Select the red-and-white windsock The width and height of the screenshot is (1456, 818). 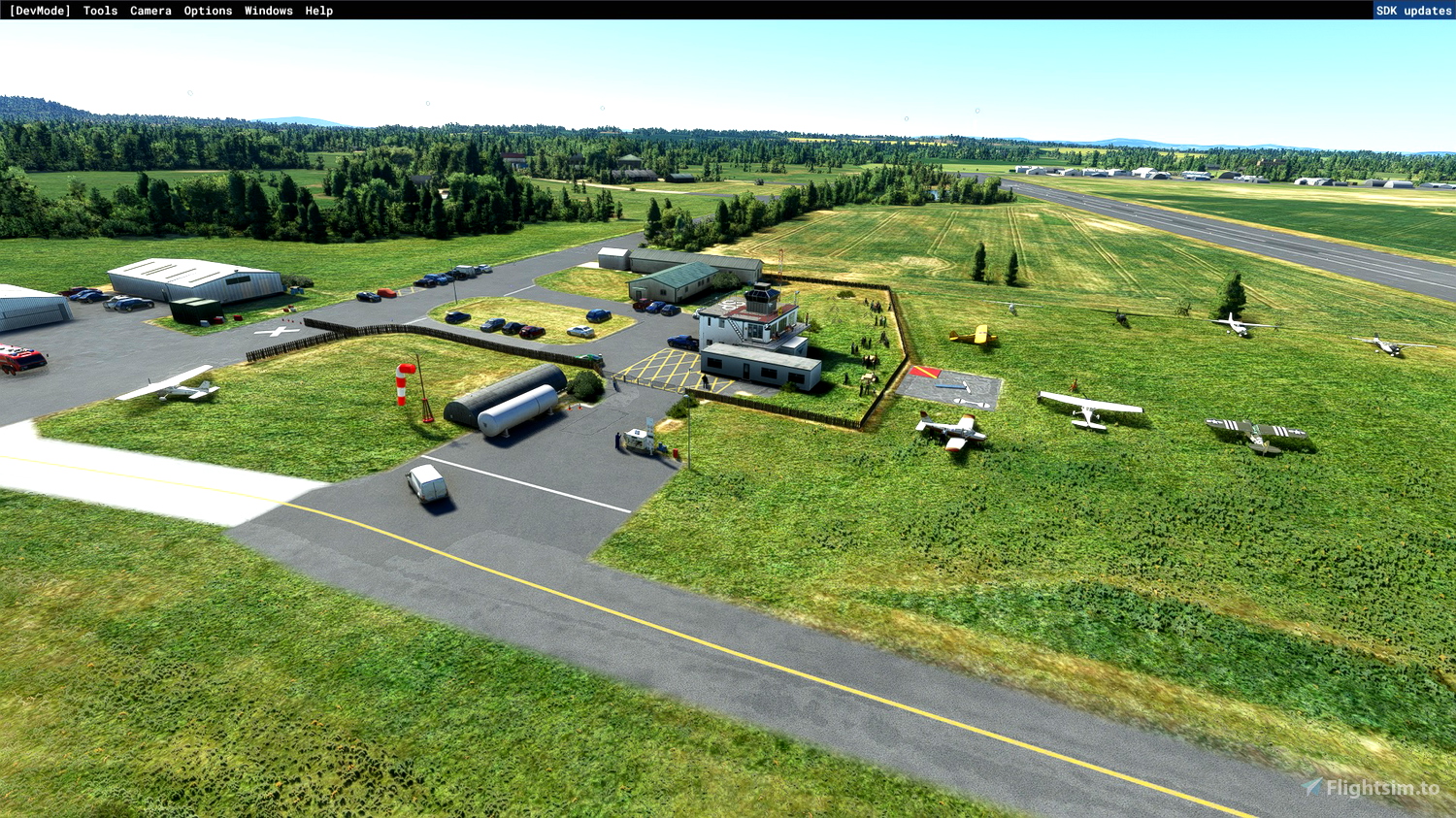pyautogui.click(x=402, y=383)
